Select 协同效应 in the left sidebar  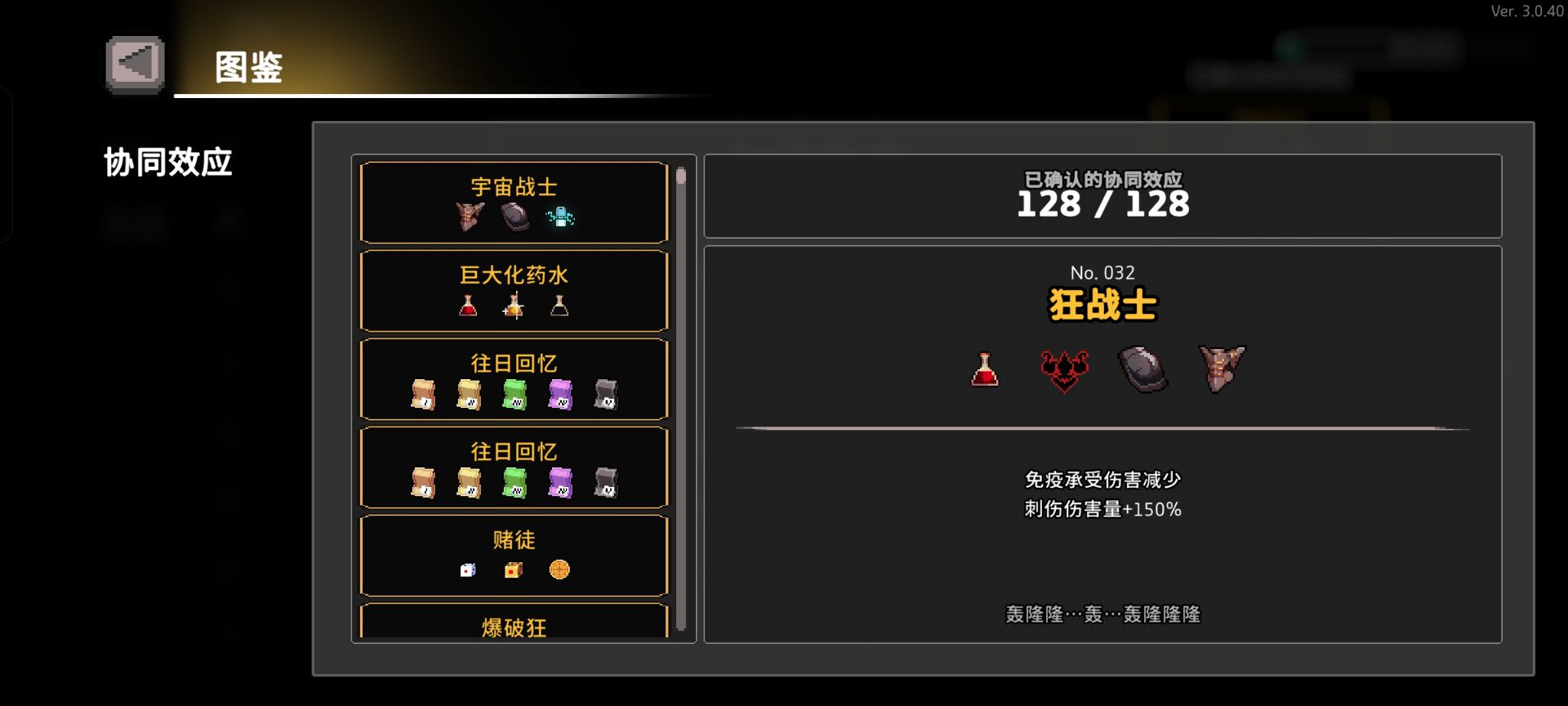click(x=168, y=162)
